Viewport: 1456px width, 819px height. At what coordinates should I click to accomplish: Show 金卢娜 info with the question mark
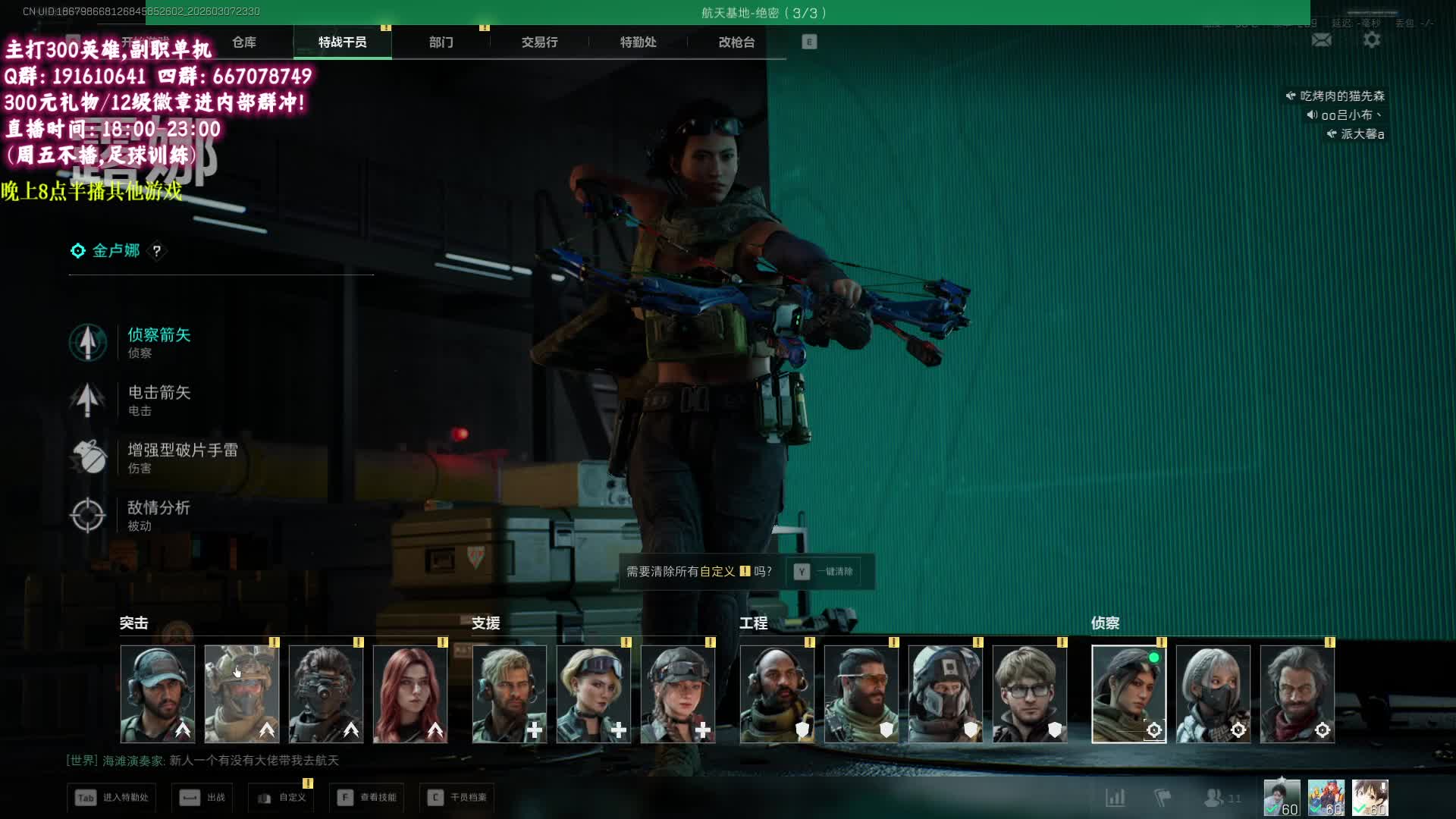[x=157, y=251]
